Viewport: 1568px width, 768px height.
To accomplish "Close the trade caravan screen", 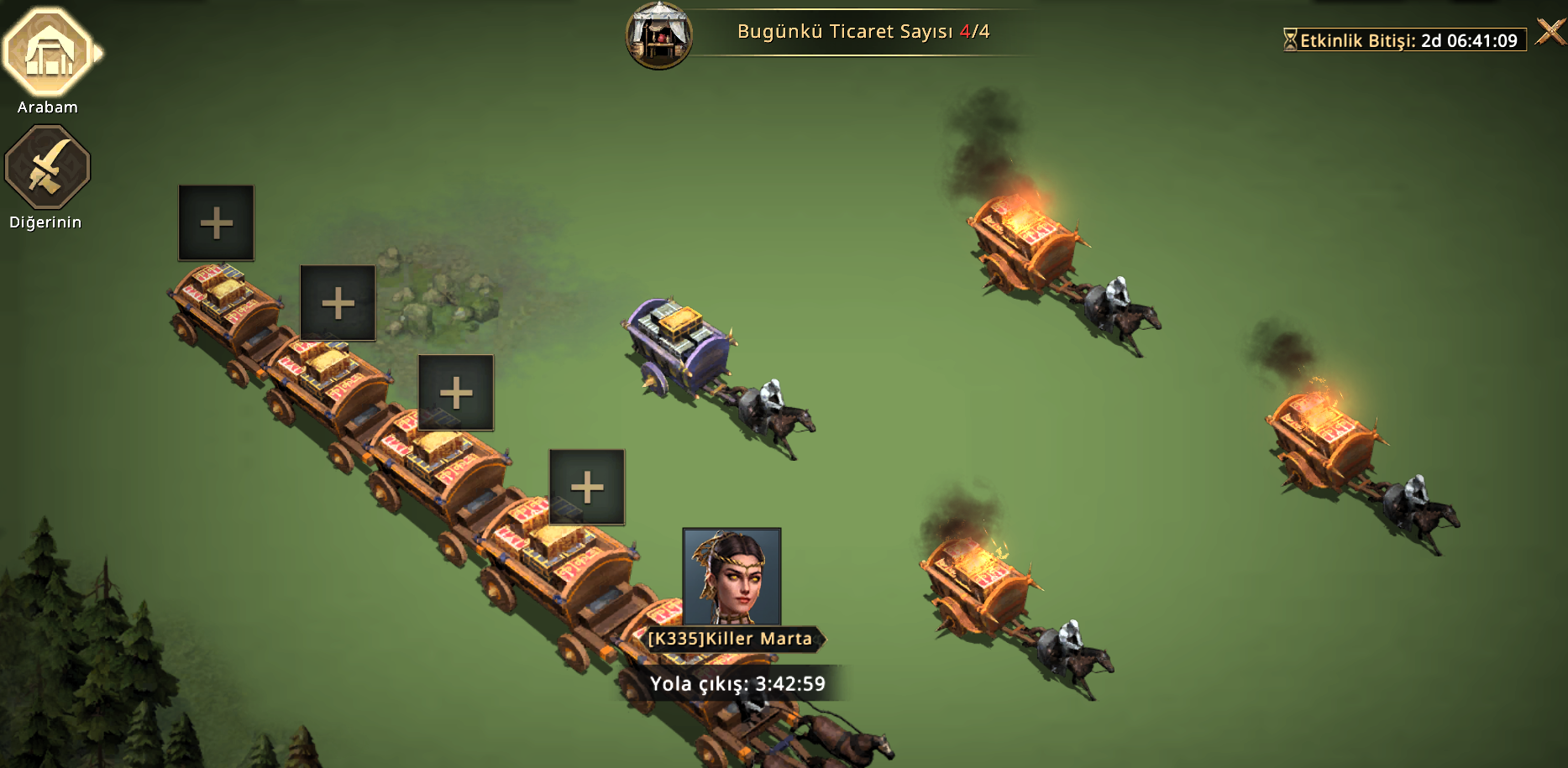I will [1550, 33].
